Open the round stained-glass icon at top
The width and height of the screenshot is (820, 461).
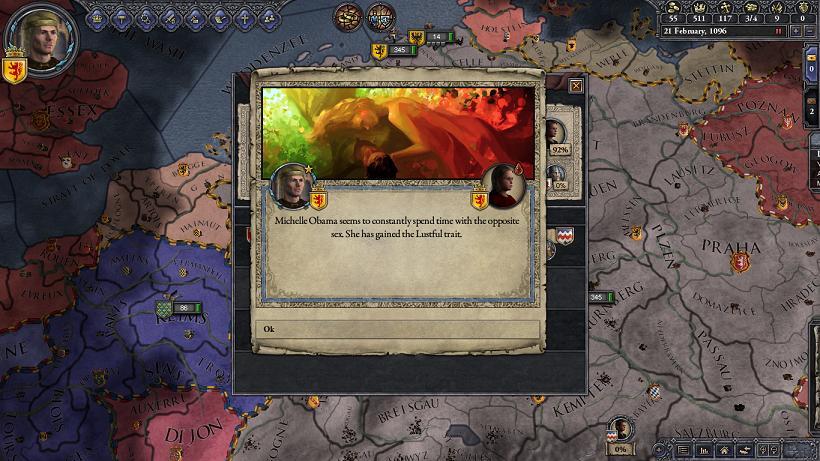click(381, 17)
